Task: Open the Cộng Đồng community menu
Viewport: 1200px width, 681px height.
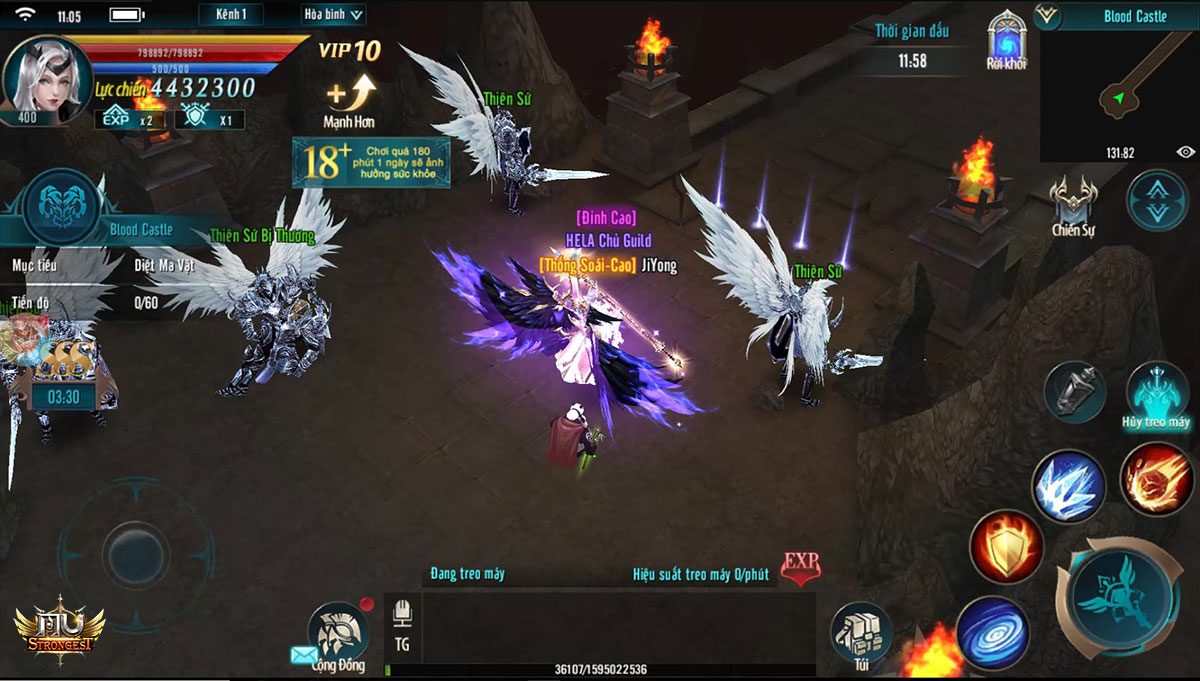Action: tap(338, 637)
